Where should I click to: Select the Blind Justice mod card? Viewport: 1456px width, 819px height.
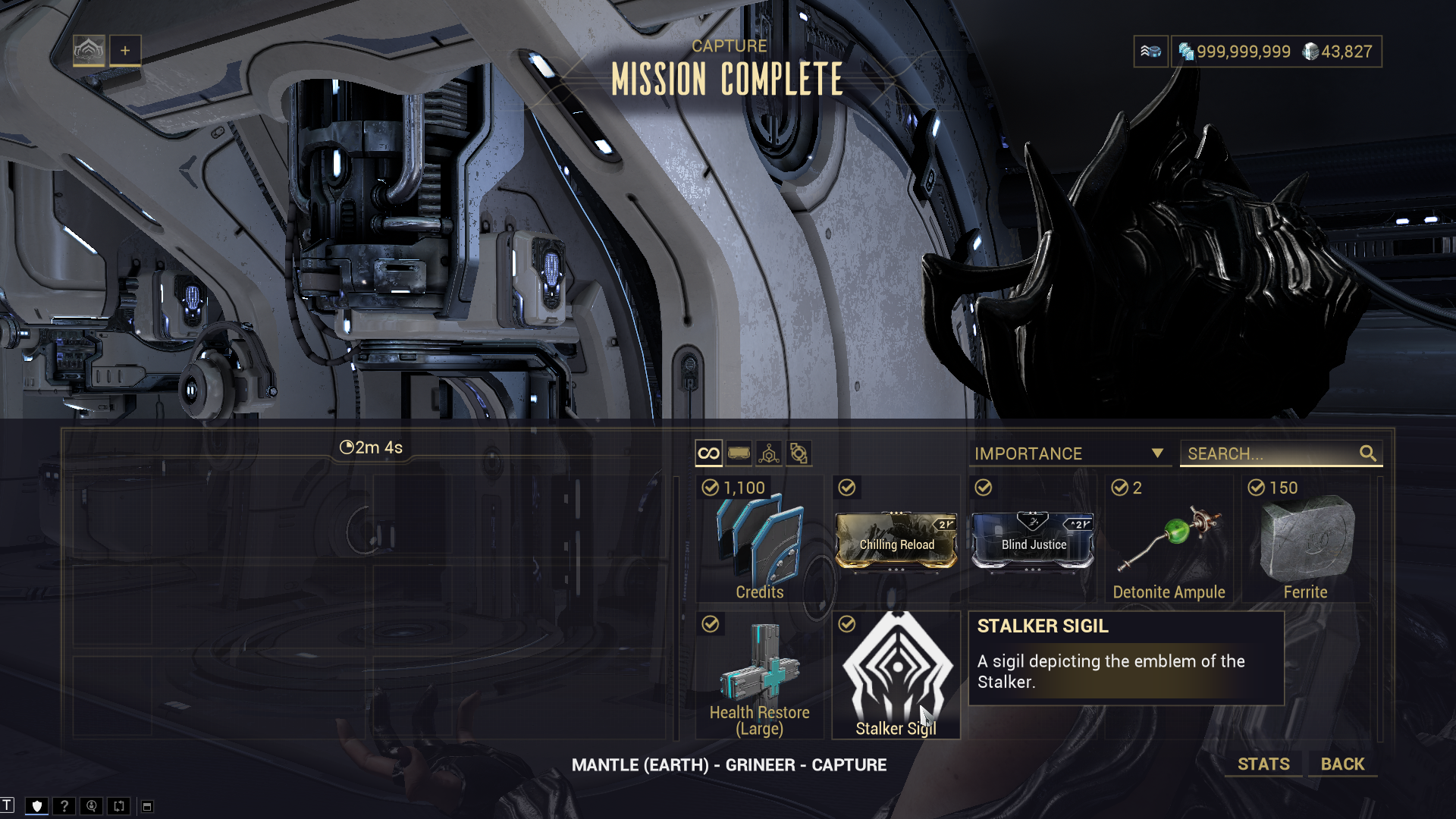(1032, 540)
